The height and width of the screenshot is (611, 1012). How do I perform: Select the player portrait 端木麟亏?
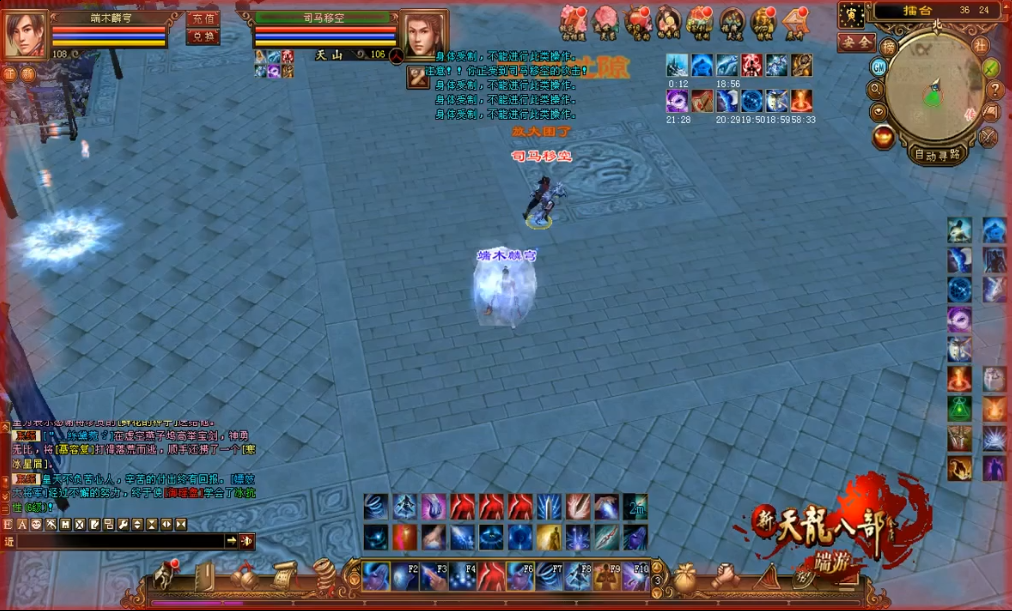[x=24, y=35]
